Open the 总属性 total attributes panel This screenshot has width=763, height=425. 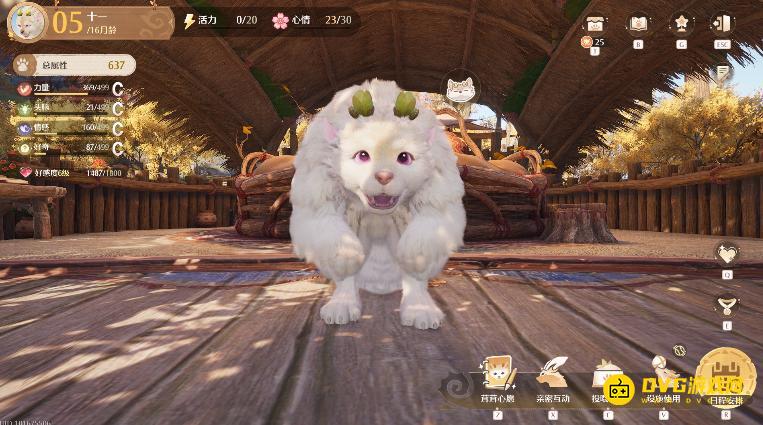point(72,65)
